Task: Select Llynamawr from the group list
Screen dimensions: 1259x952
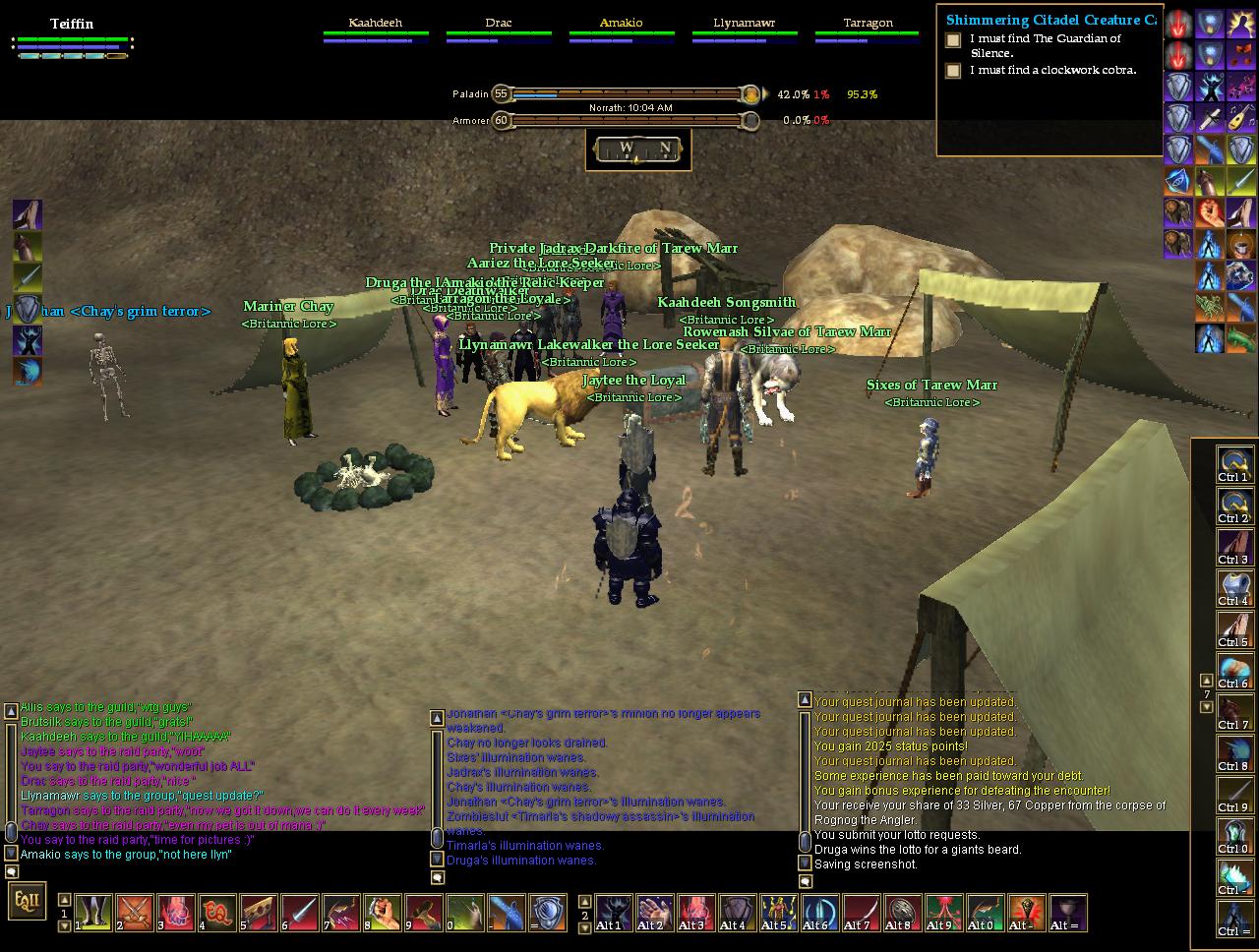Action: pos(745,23)
